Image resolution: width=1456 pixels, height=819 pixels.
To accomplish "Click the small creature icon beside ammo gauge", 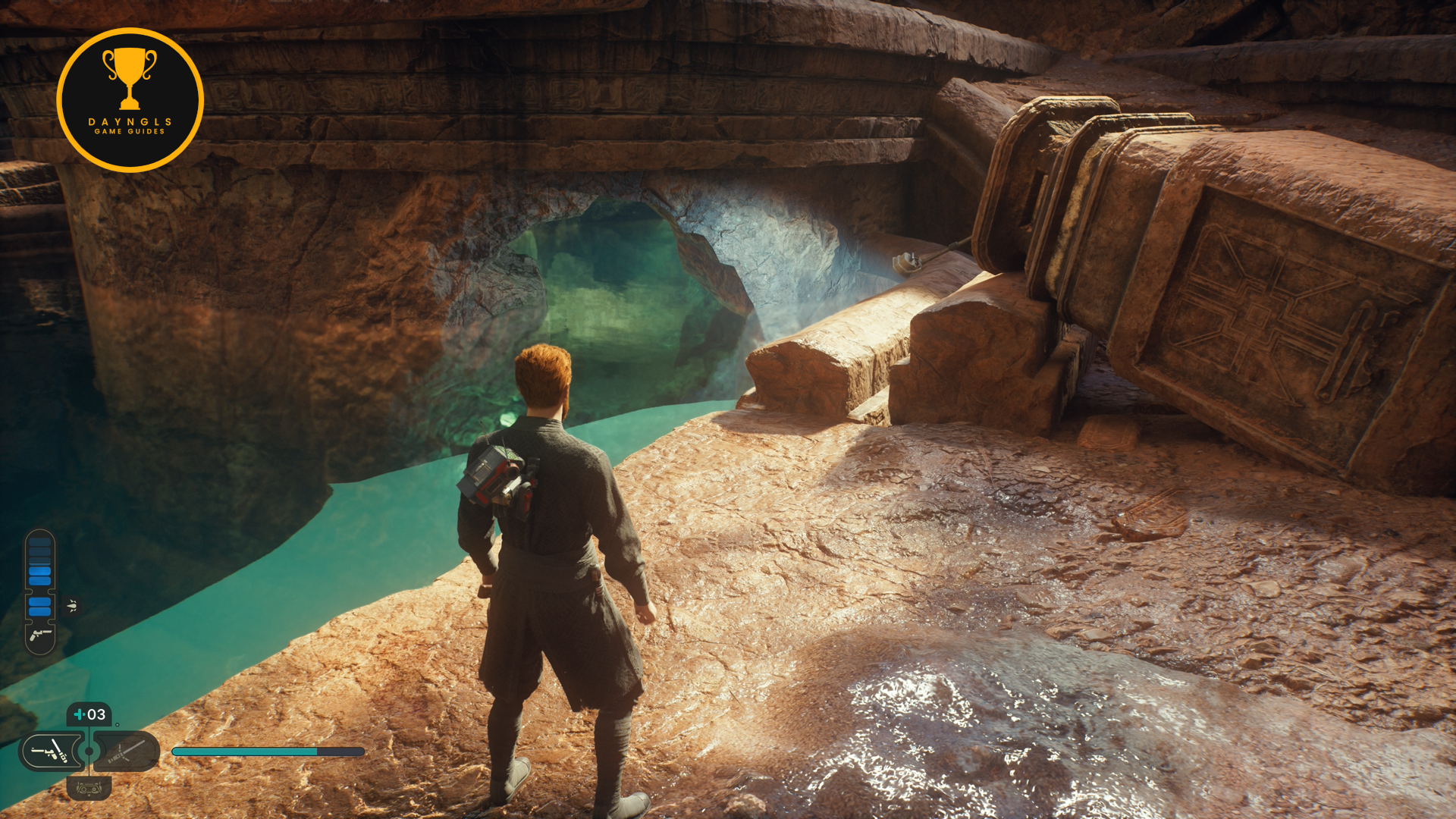I will pos(72,605).
